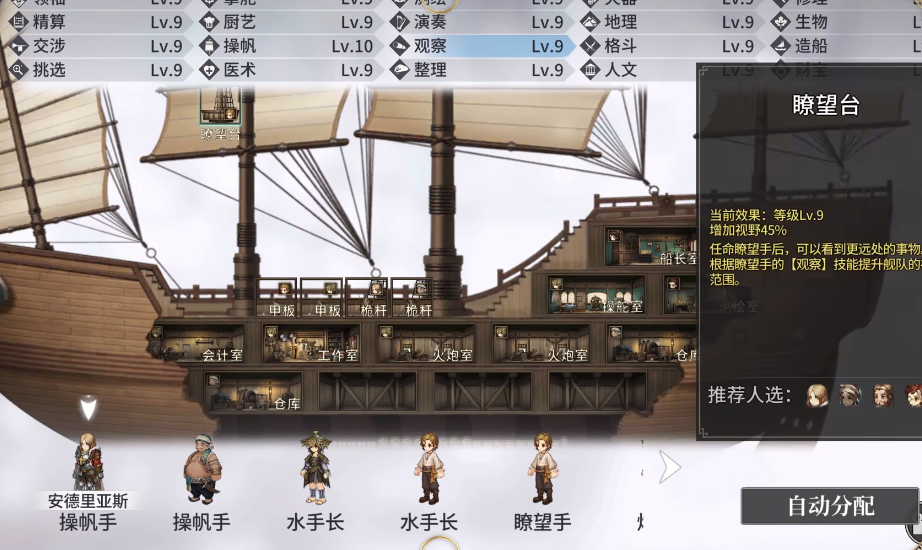The width and height of the screenshot is (922, 550).
Task: Open the 会计室 accounting room
Action: click(x=198, y=344)
